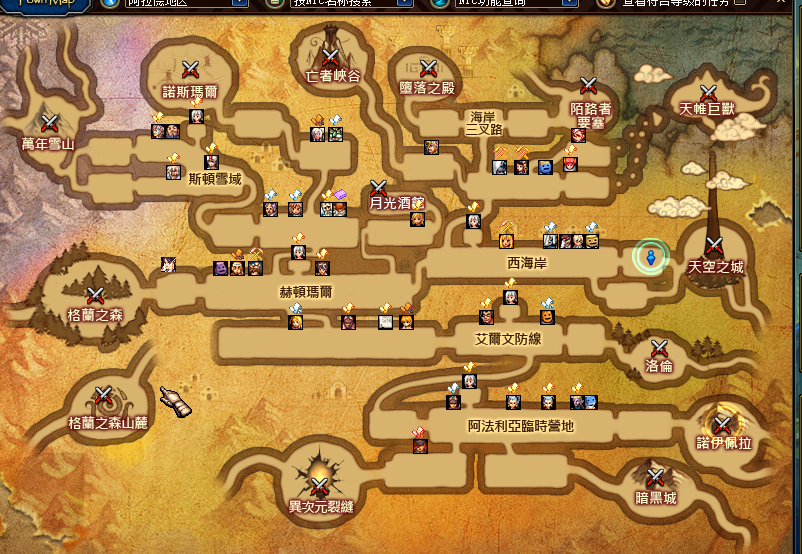
Task: Open the 格蘭之森山麓 marker
Action: (x=104, y=396)
